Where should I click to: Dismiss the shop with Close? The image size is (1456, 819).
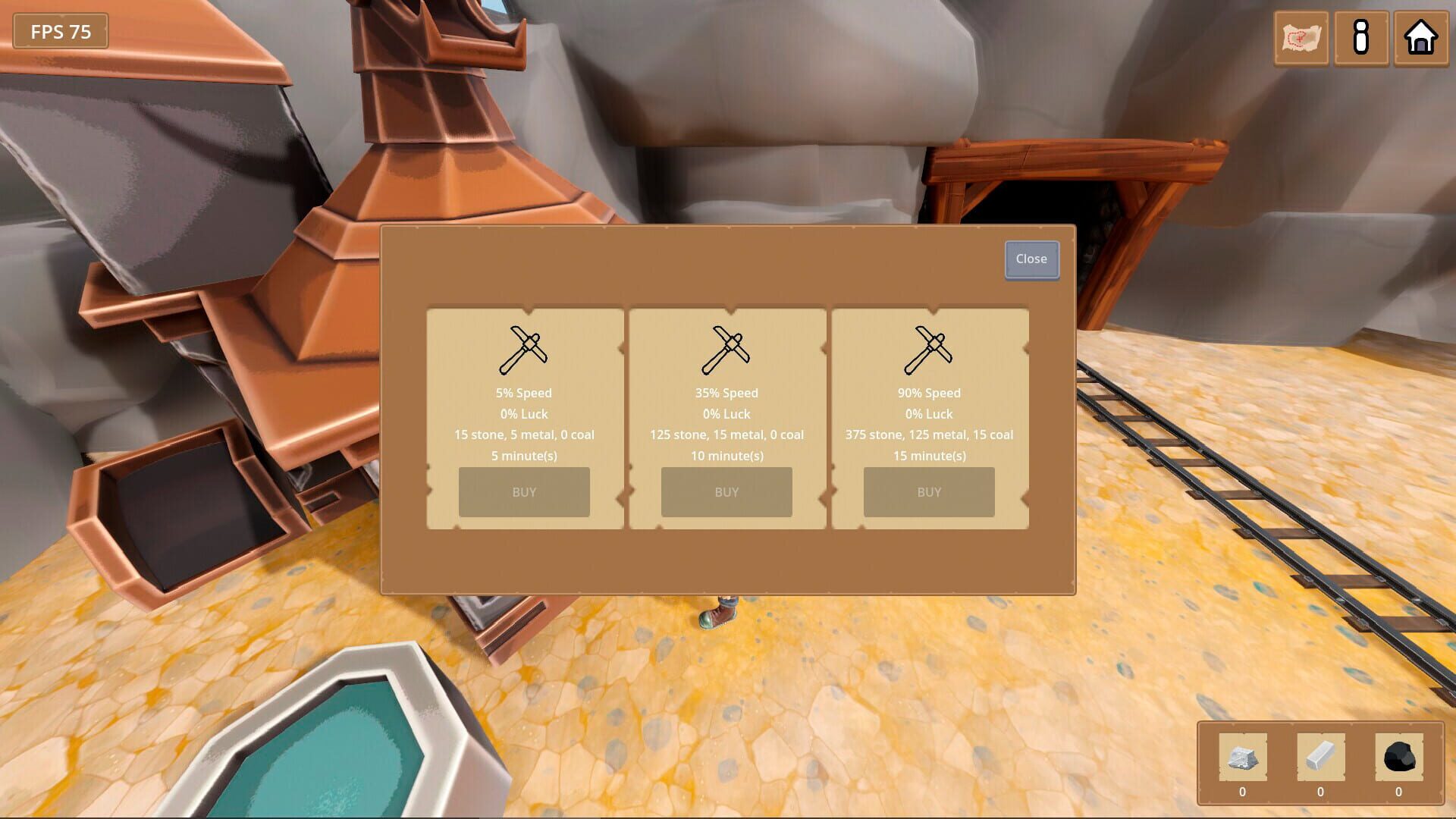pos(1031,259)
